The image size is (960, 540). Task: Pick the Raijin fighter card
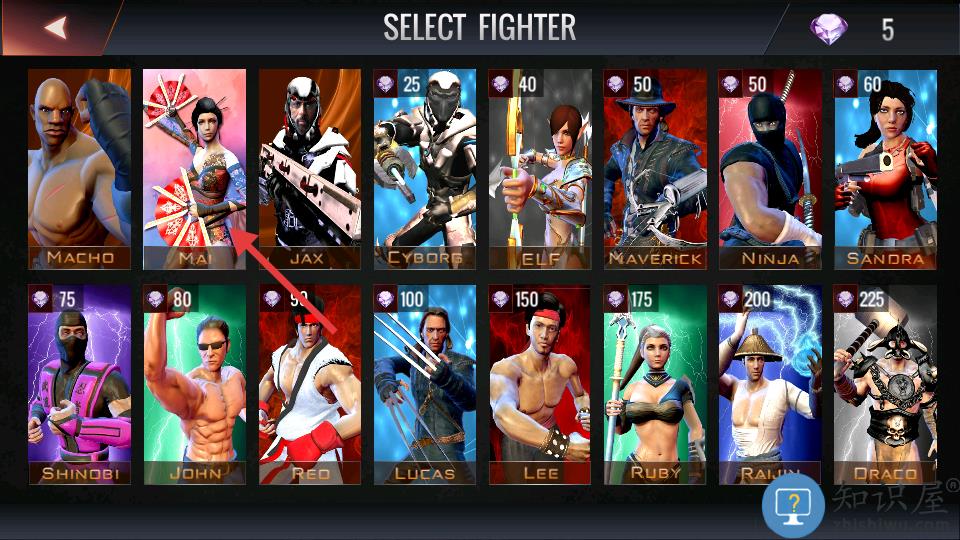pyautogui.click(x=770, y=385)
